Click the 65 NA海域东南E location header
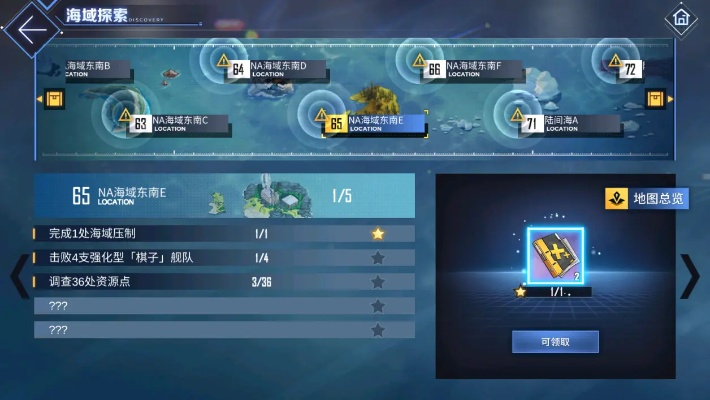The width and height of the screenshot is (710, 400). [x=224, y=195]
